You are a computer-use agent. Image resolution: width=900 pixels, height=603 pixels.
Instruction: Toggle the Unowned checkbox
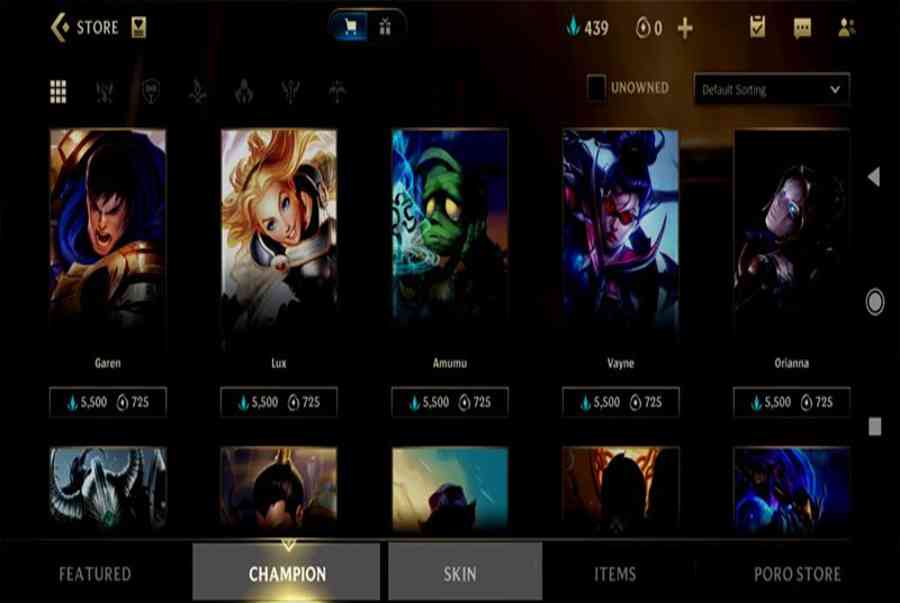click(x=596, y=88)
